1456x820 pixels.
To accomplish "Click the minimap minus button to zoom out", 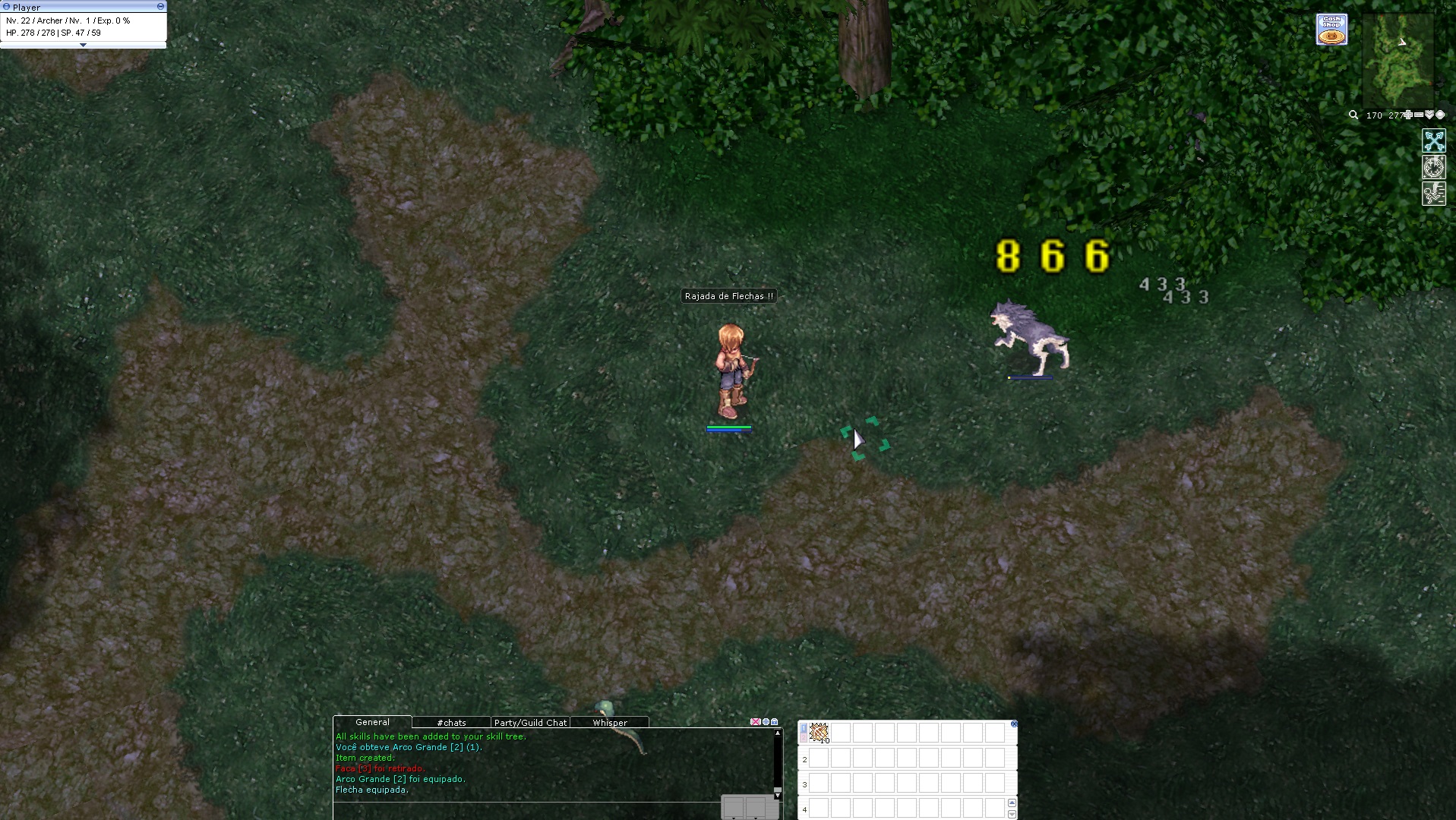I will [x=1418, y=115].
